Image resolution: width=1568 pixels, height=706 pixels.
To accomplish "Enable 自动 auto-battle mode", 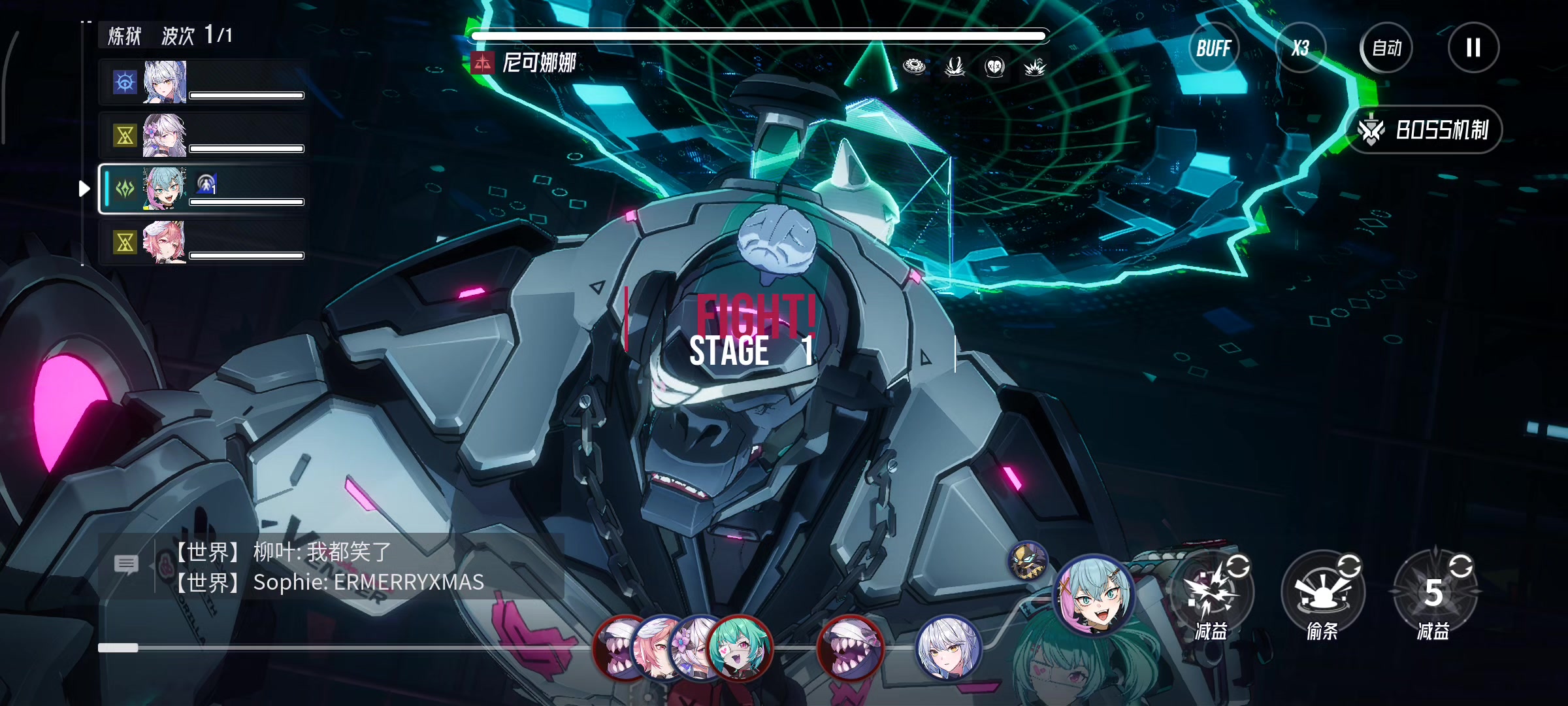I will tap(1386, 48).
